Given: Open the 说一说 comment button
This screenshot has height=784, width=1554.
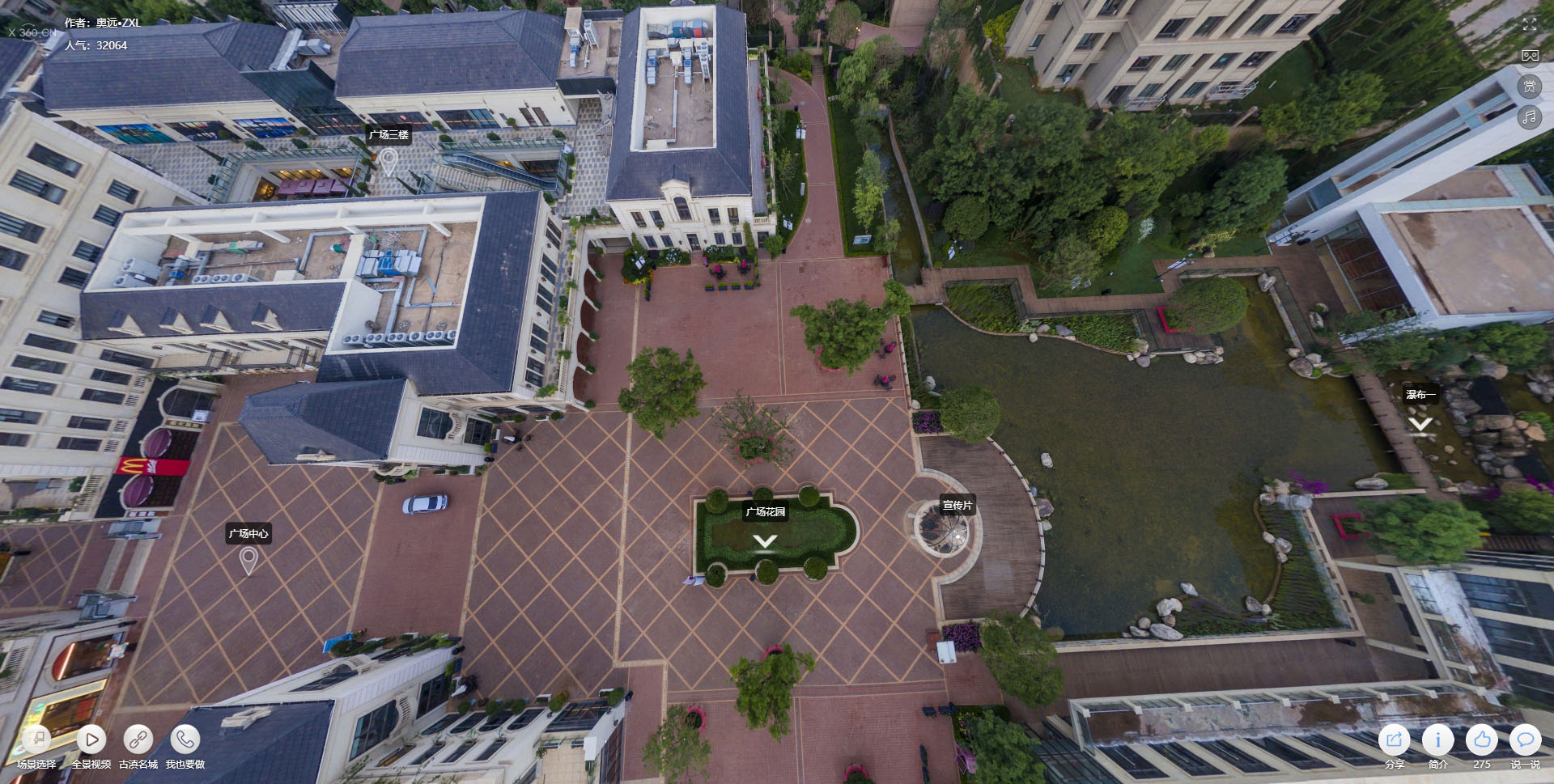Looking at the screenshot, I should 1526,740.
